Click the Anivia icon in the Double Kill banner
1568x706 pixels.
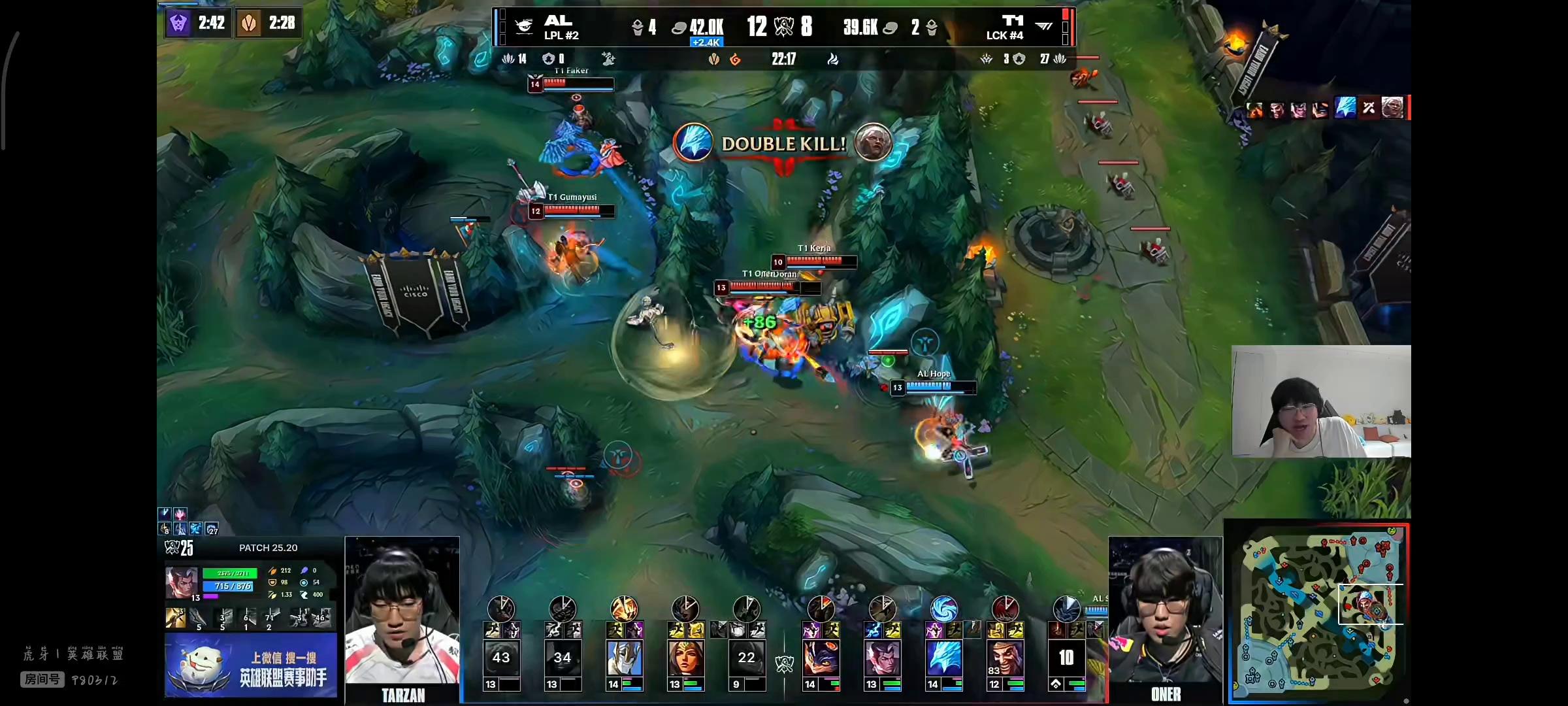click(693, 142)
